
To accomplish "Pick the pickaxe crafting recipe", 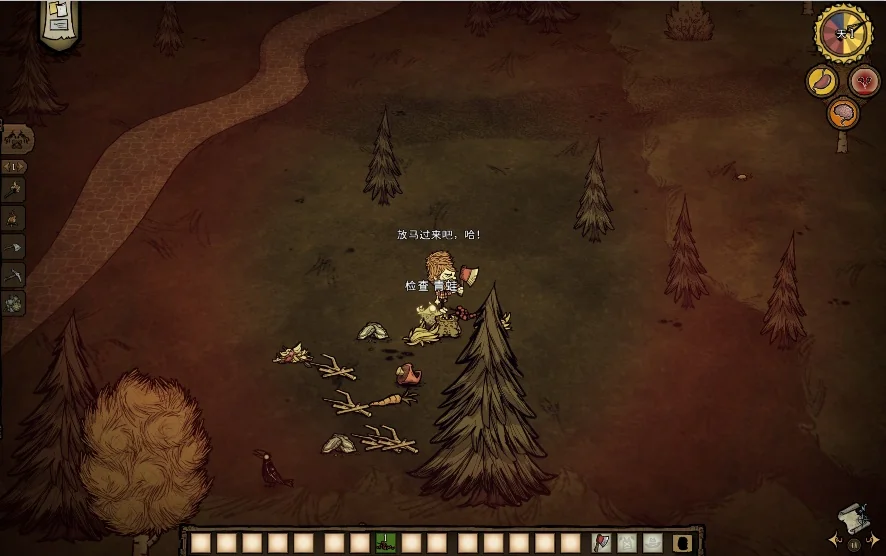I will [15, 274].
